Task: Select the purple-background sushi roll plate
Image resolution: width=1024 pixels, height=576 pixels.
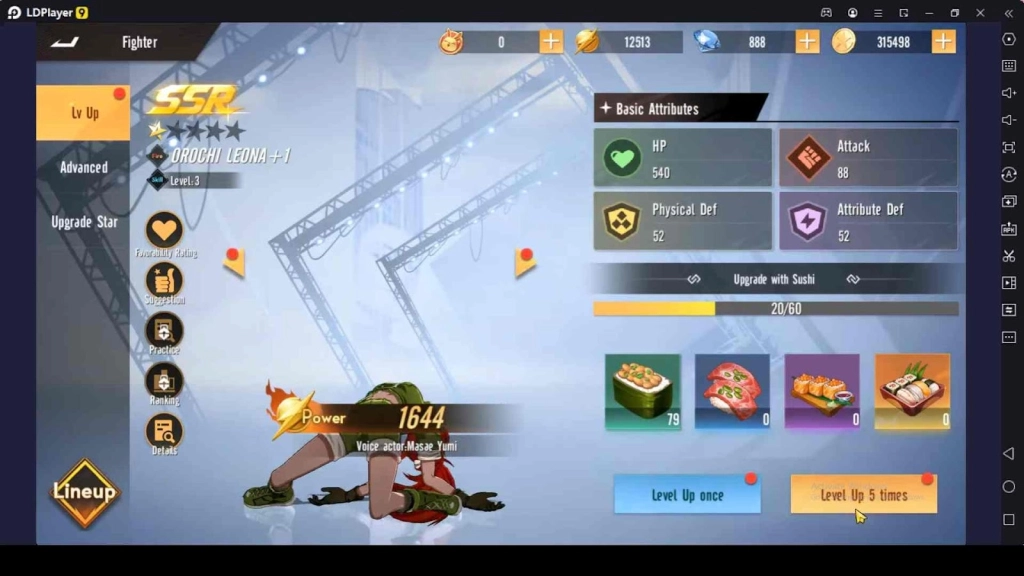Action: tap(822, 391)
